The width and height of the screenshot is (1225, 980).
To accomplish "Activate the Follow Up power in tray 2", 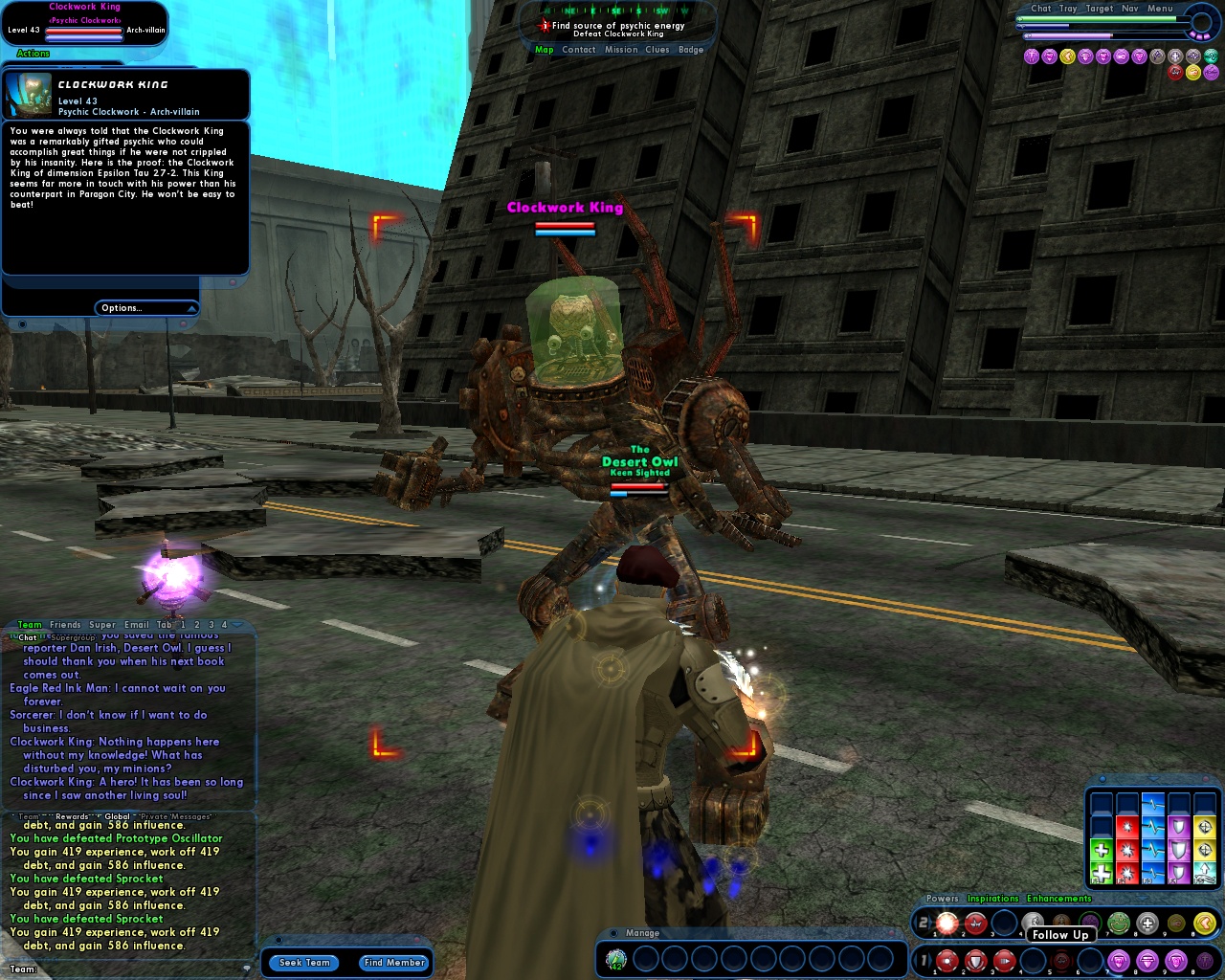I will pyautogui.click(x=1032, y=923).
